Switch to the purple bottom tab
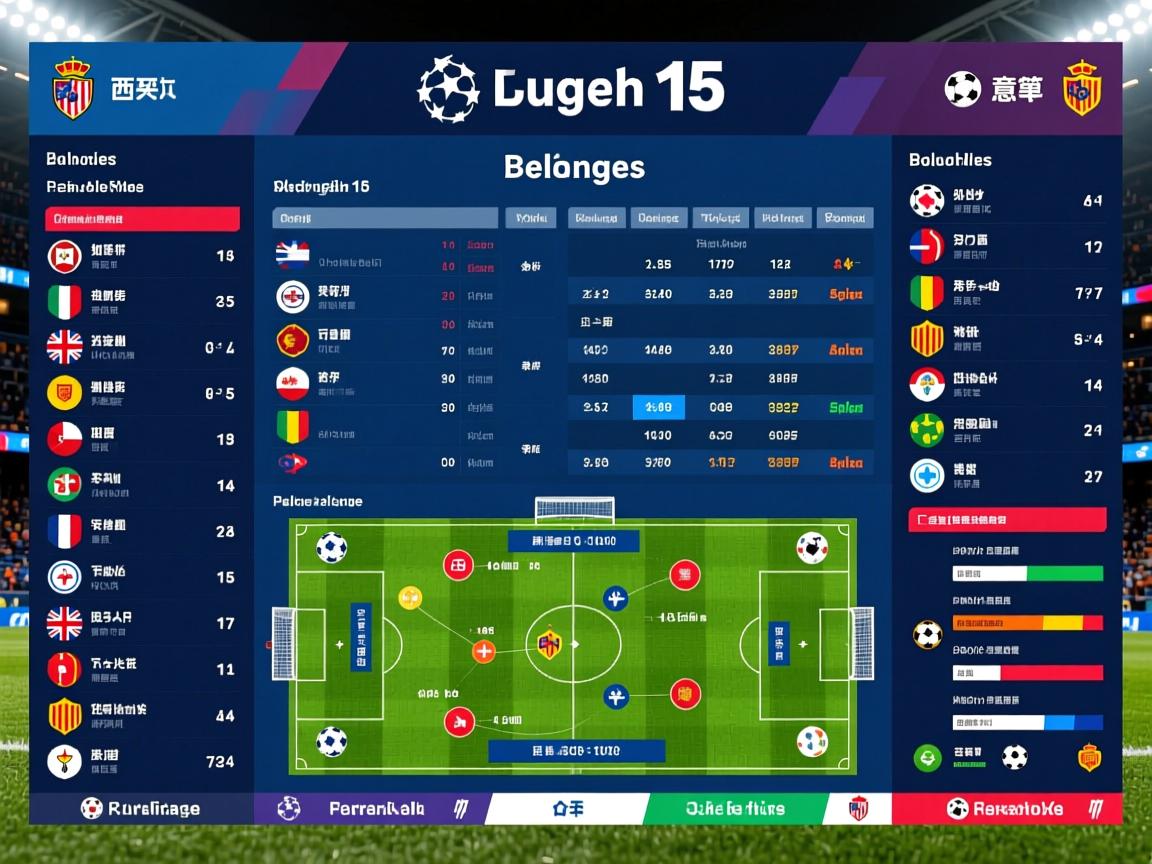 [x=370, y=808]
